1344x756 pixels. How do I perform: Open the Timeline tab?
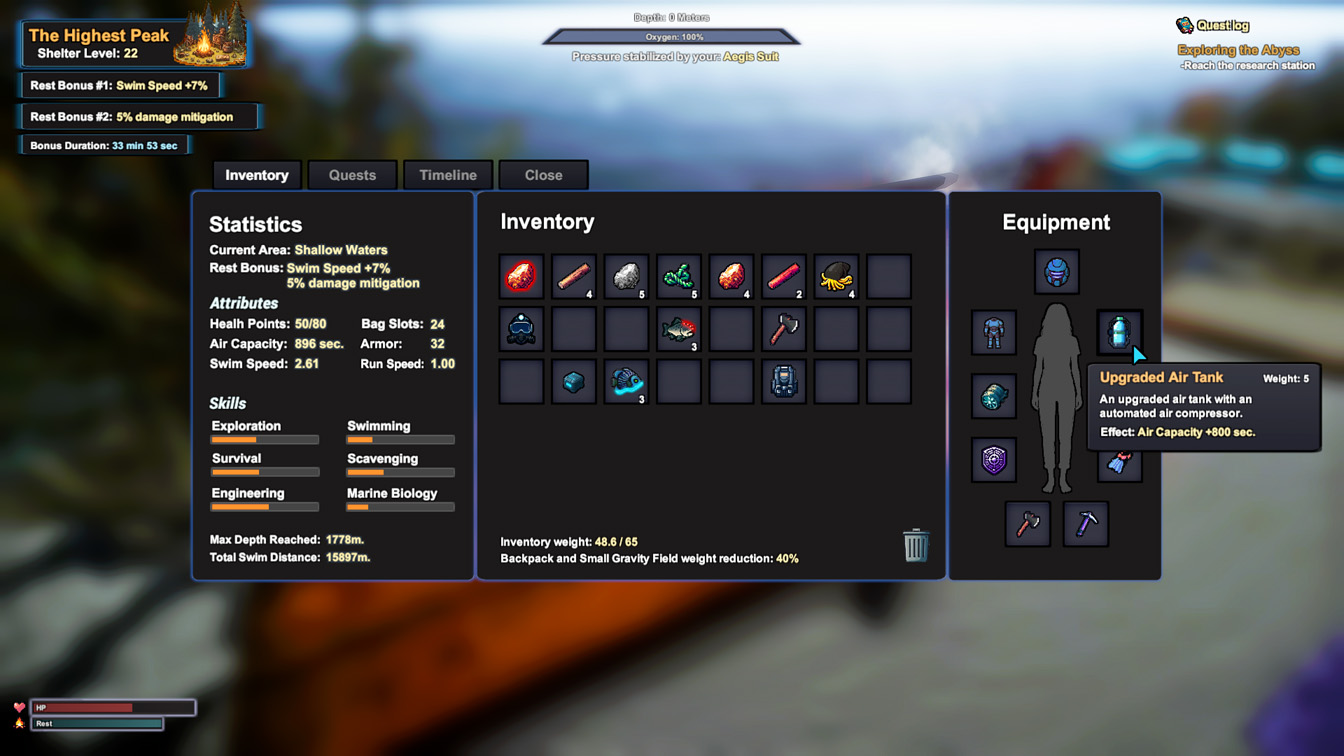447,175
